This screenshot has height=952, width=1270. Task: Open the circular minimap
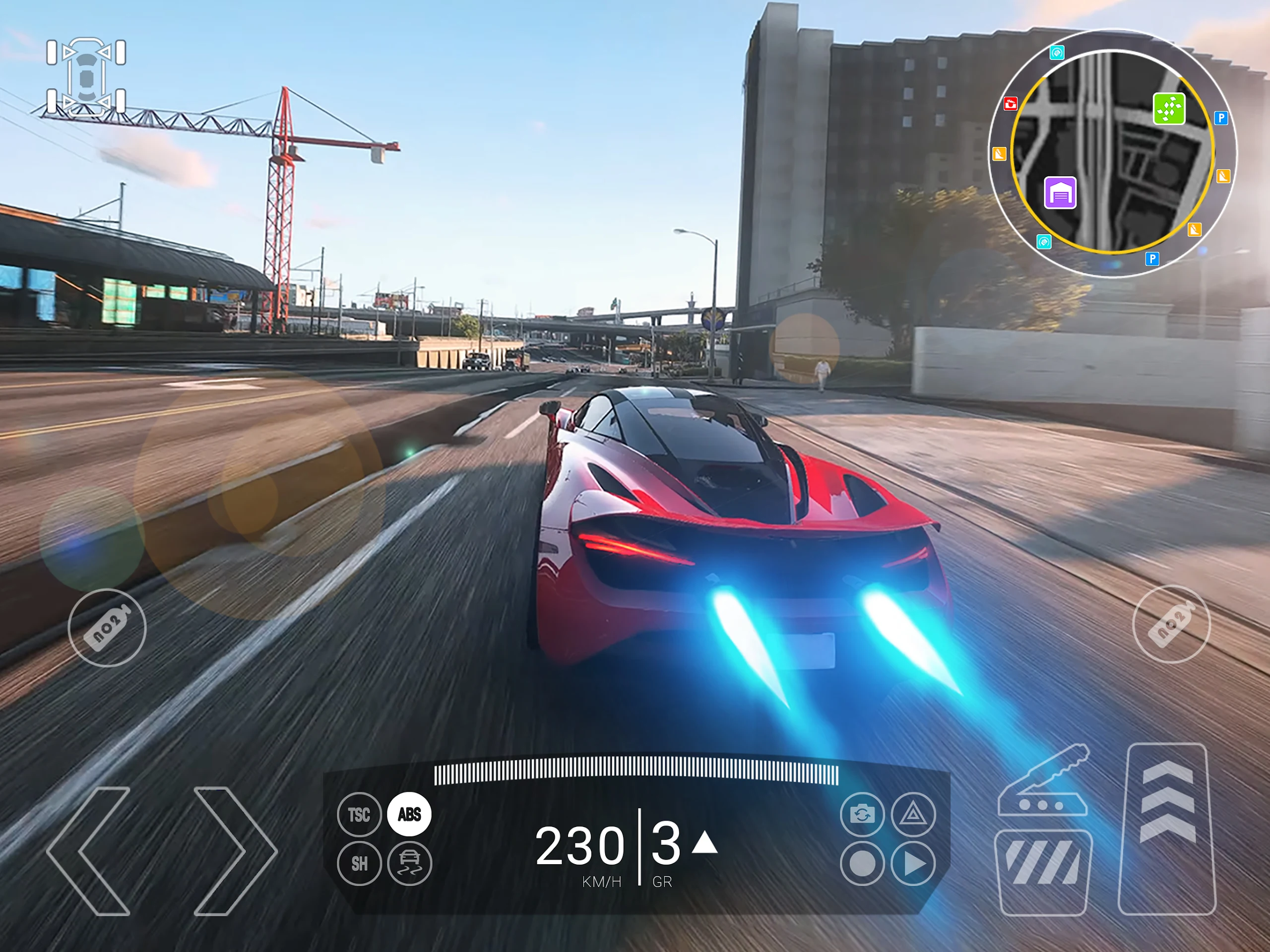[x=1112, y=153]
